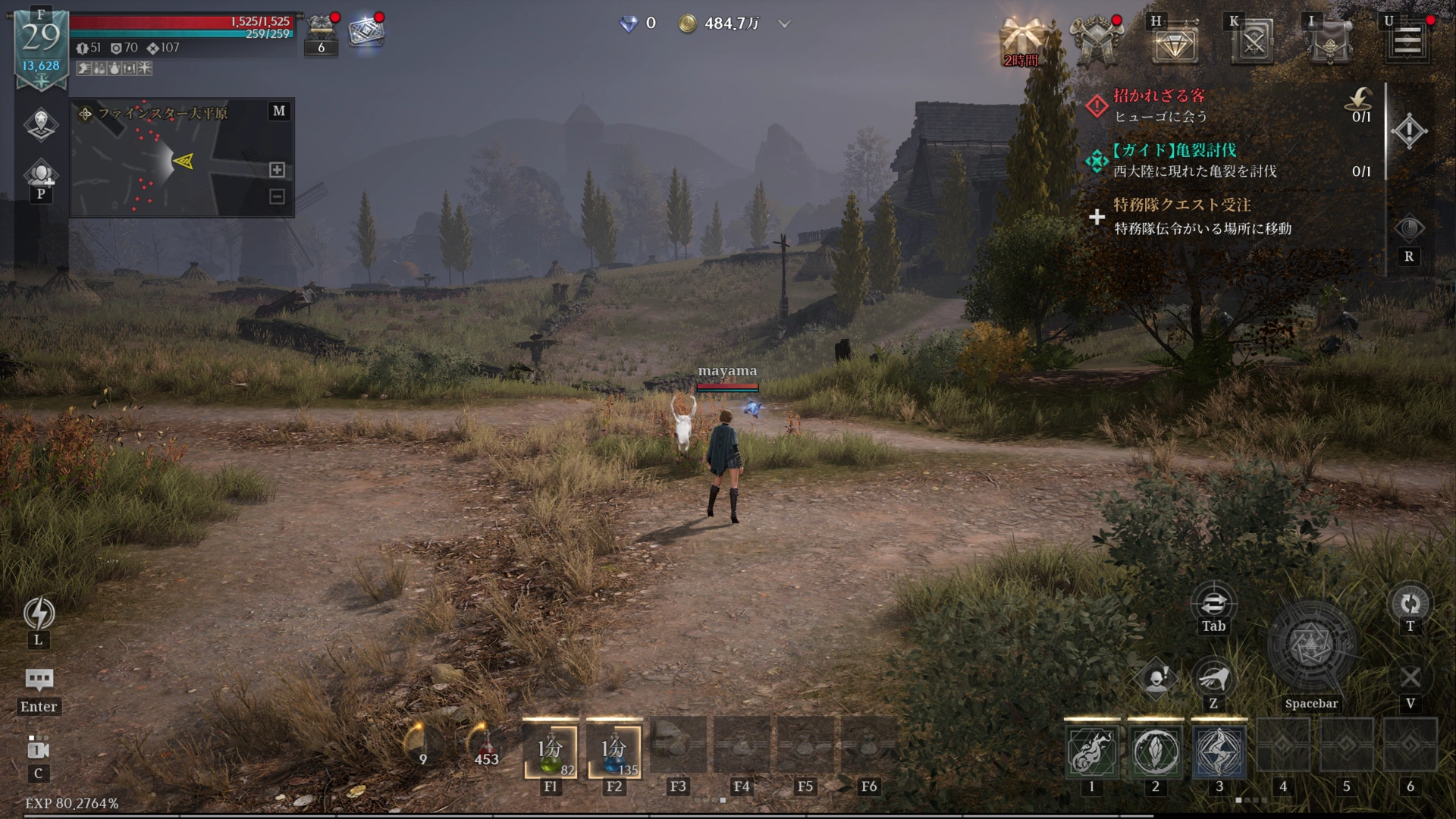Image resolution: width=1456 pixels, height=819 pixels.
Task: Activate the skill in slot 1
Action: [x=1091, y=751]
